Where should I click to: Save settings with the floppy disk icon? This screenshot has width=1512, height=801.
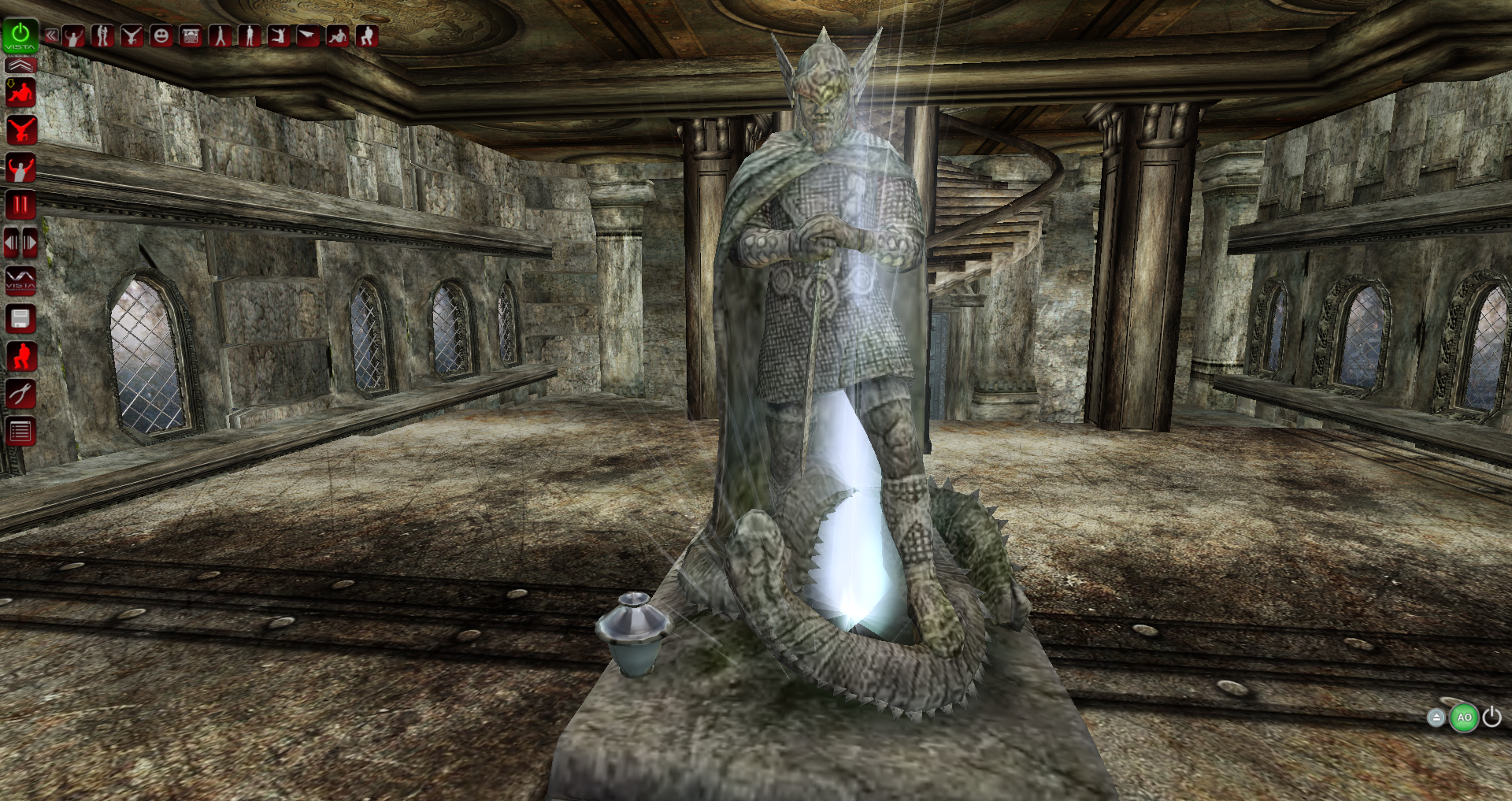20,318
